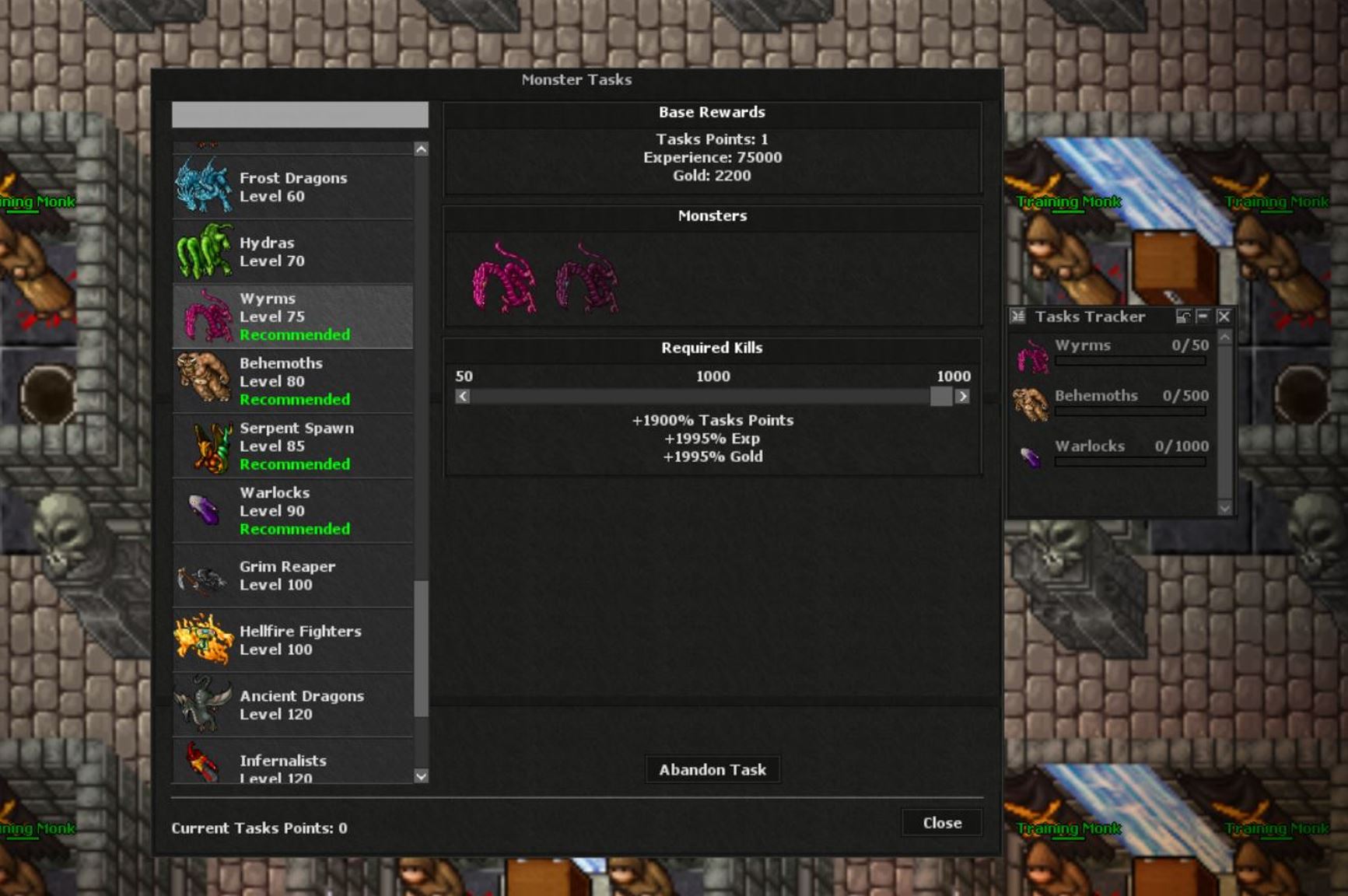The height and width of the screenshot is (896, 1348).
Task: Decrease Required Kills with left arrow
Action: tap(462, 396)
